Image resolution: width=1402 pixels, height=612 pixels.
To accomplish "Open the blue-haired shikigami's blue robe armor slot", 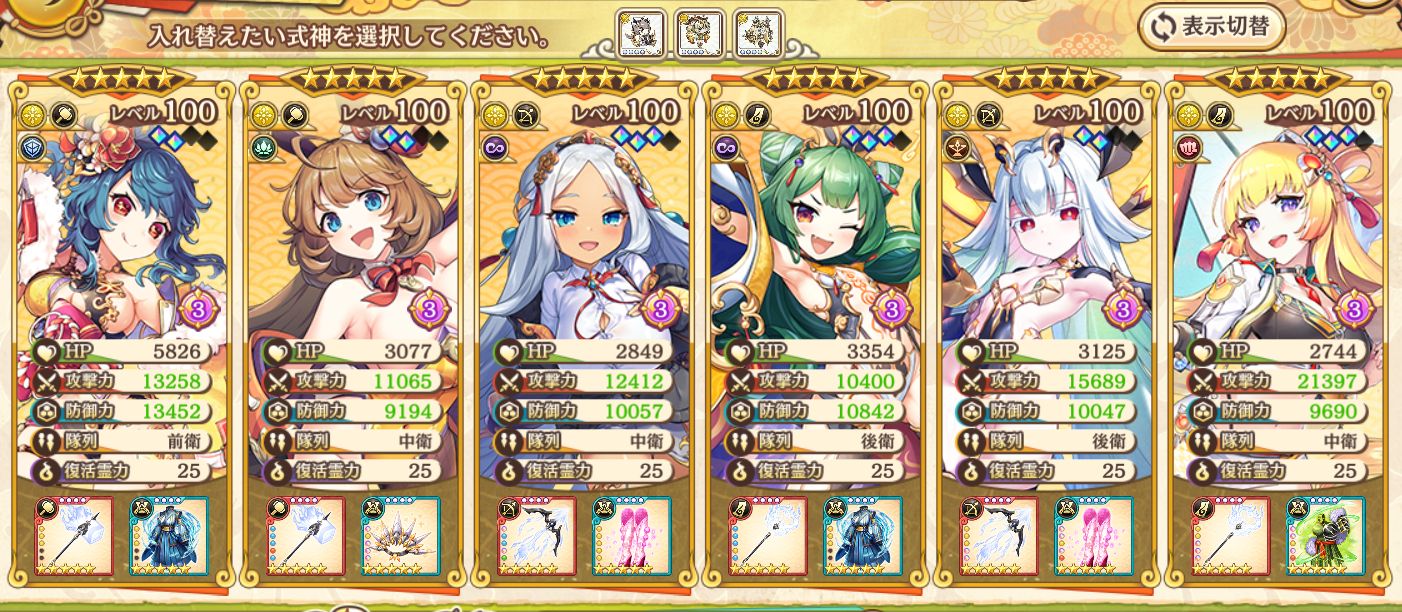I will pyautogui.click(x=168, y=537).
